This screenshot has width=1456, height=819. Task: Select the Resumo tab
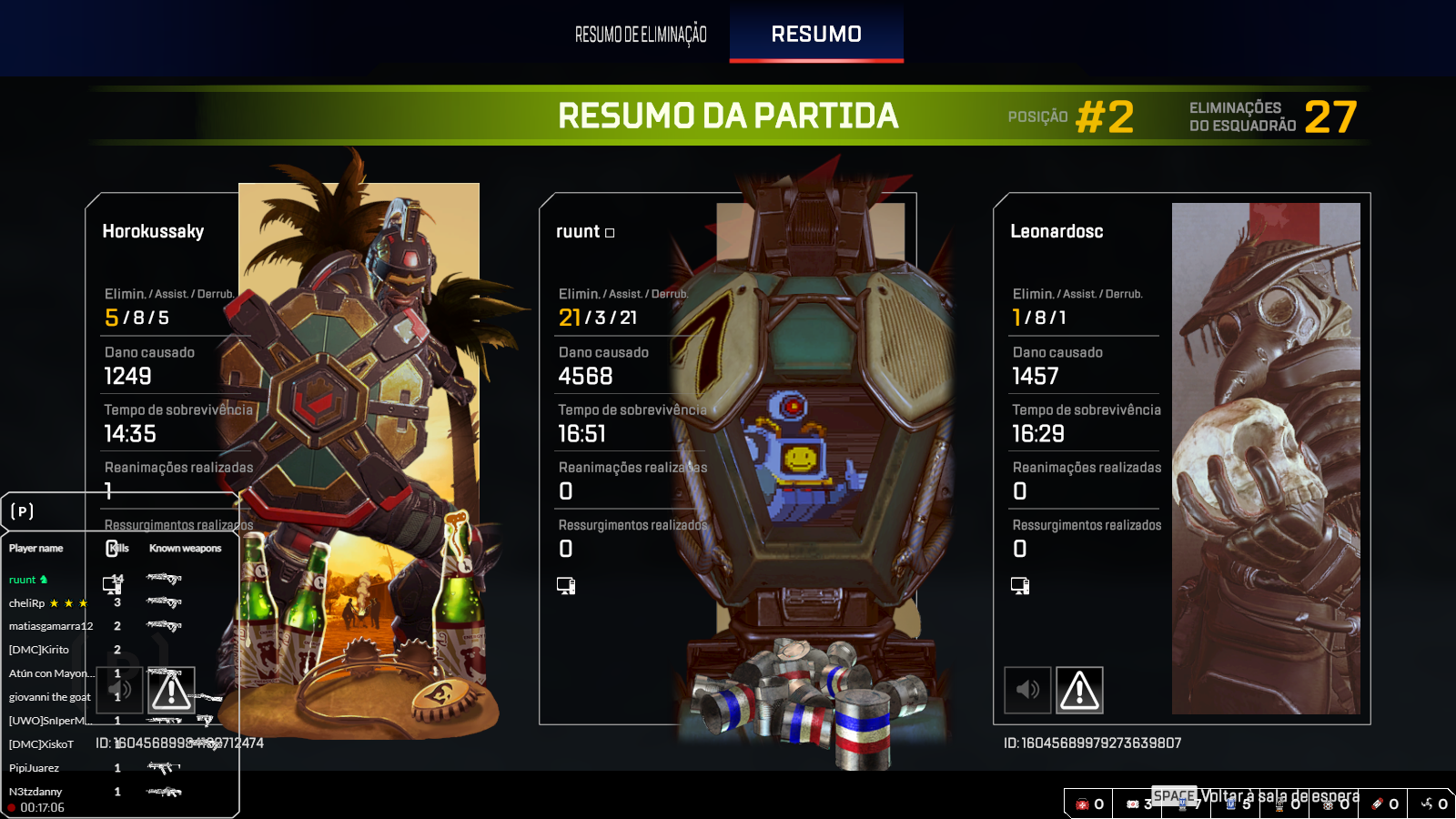point(816,35)
